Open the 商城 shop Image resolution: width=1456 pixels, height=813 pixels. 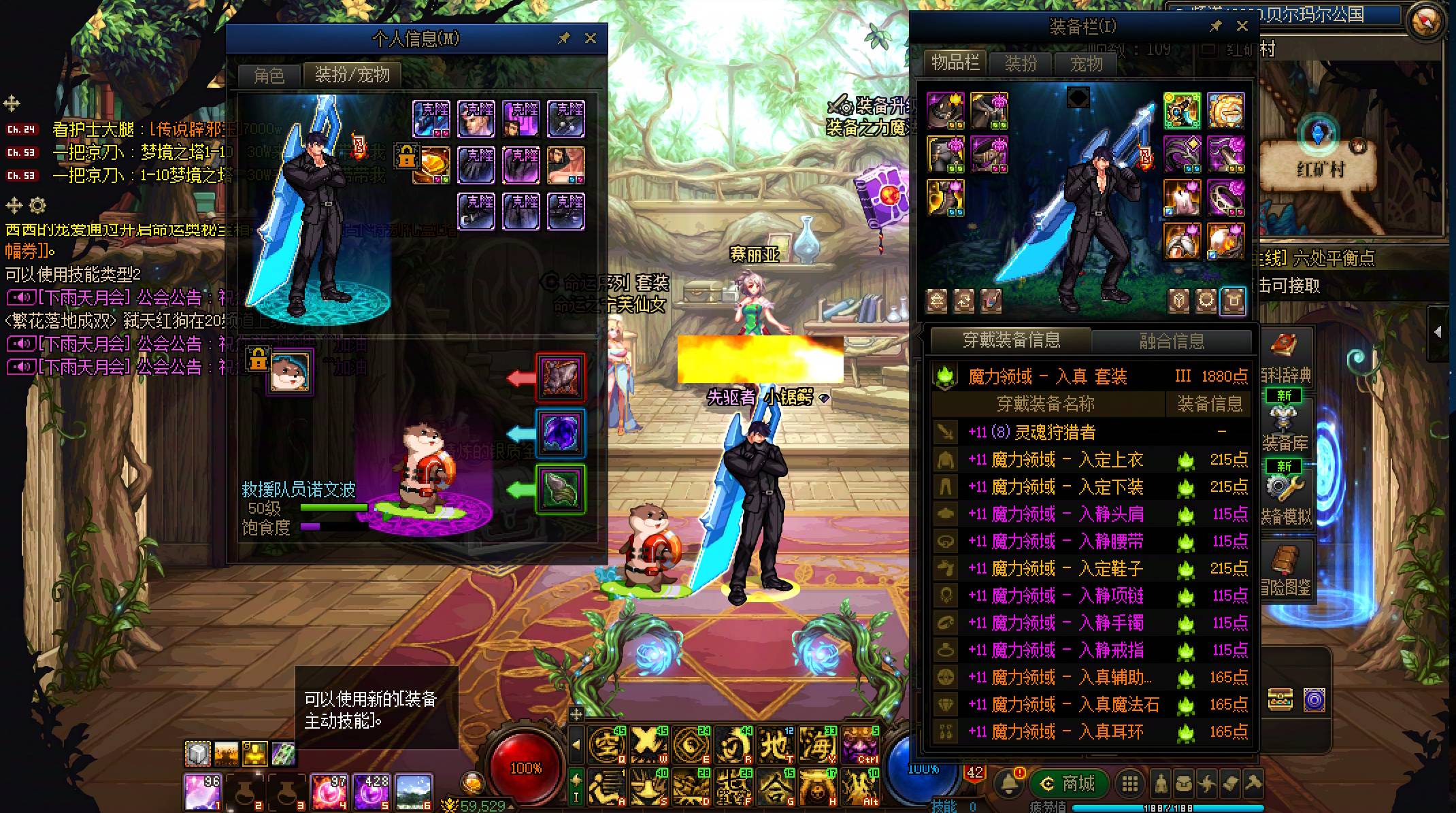1070,784
